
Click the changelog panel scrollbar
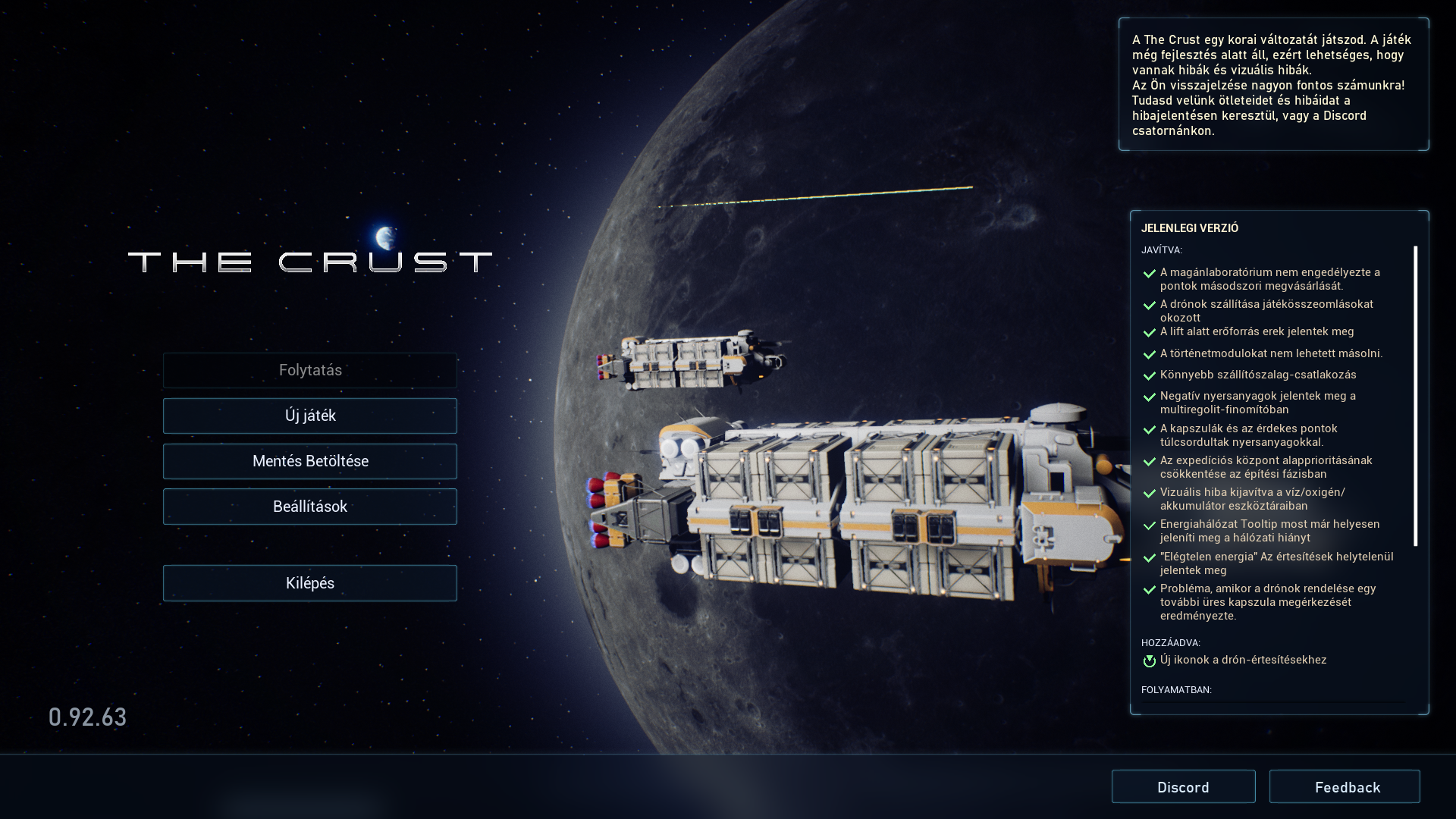(x=1415, y=395)
